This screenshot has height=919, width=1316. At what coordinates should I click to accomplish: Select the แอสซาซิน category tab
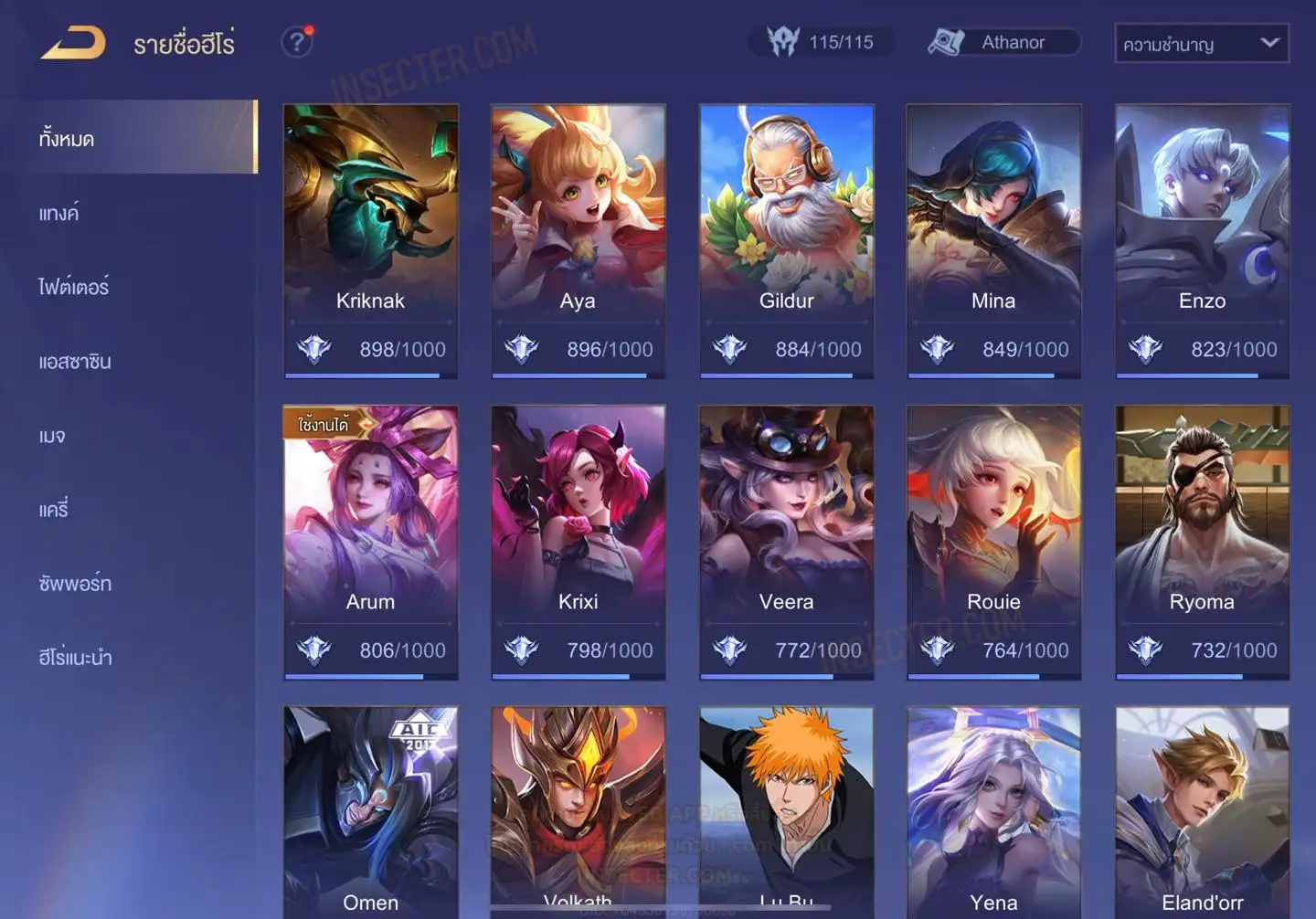[75, 362]
